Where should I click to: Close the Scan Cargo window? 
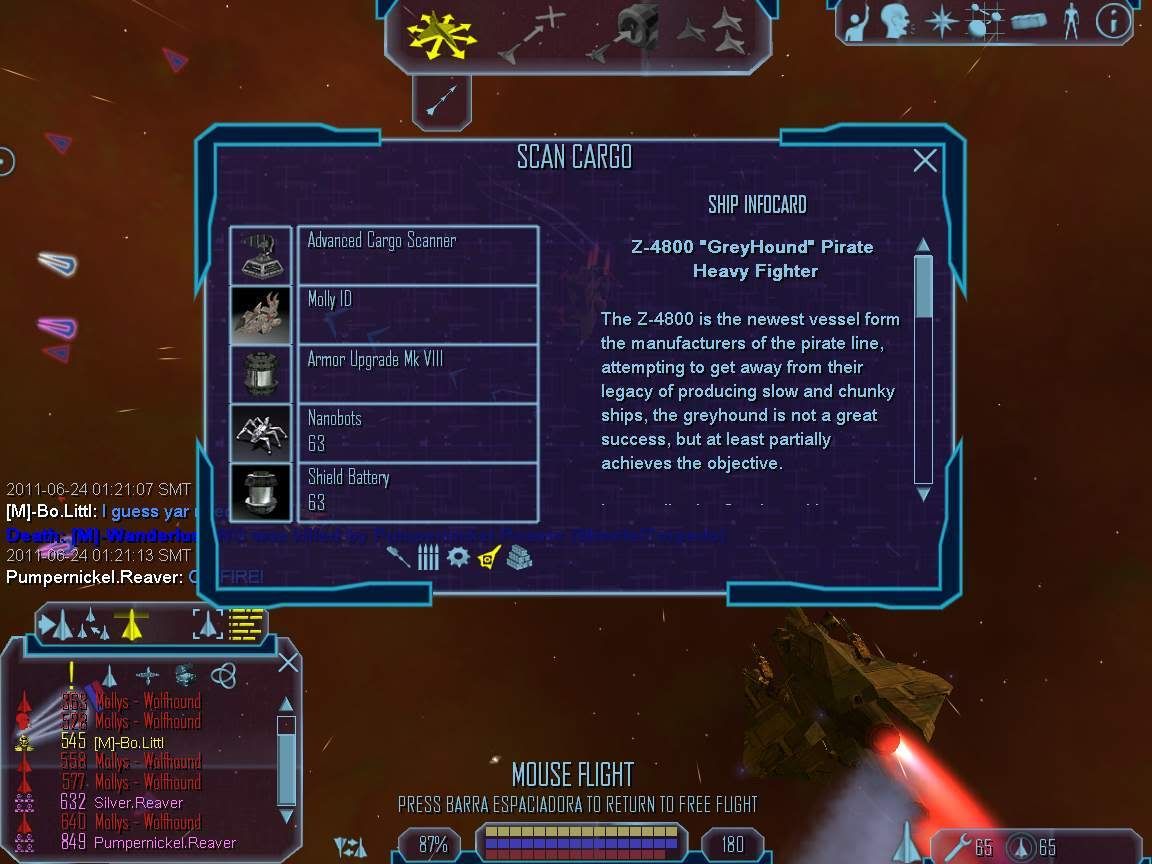click(925, 160)
